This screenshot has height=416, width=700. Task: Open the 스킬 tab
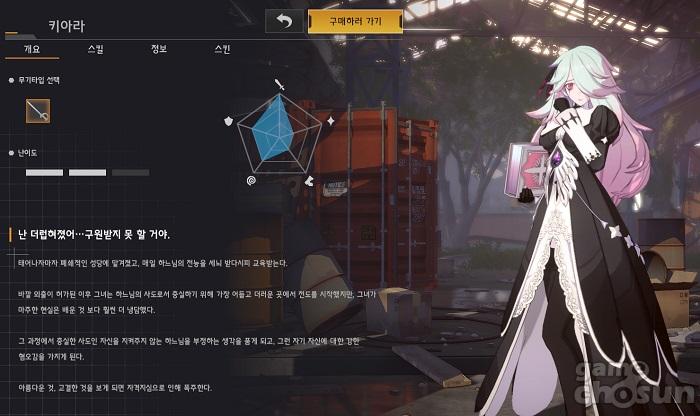coord(95,48)
